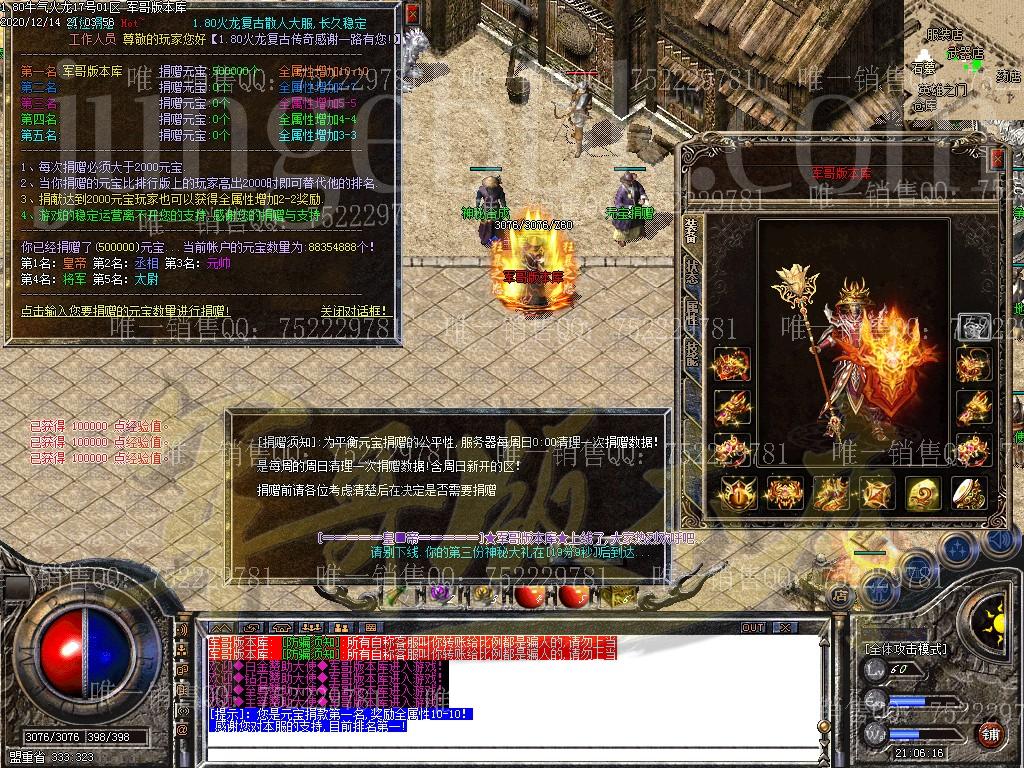Select the 关闭对话框 close dialog link

[354, 311]
